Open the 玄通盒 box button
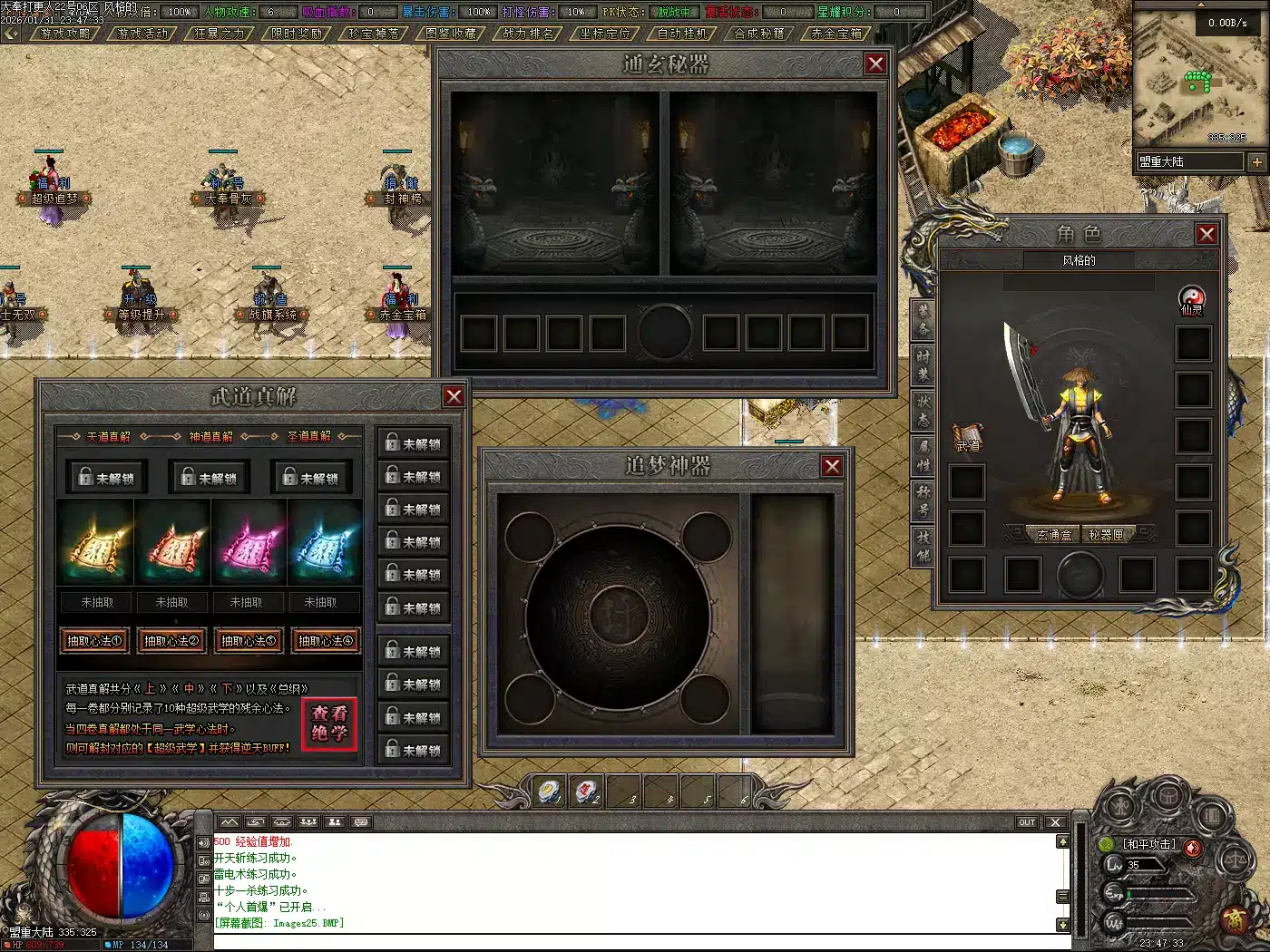Image resolution: width=1270 pixels, height=952 pixels. (1054, 535)
